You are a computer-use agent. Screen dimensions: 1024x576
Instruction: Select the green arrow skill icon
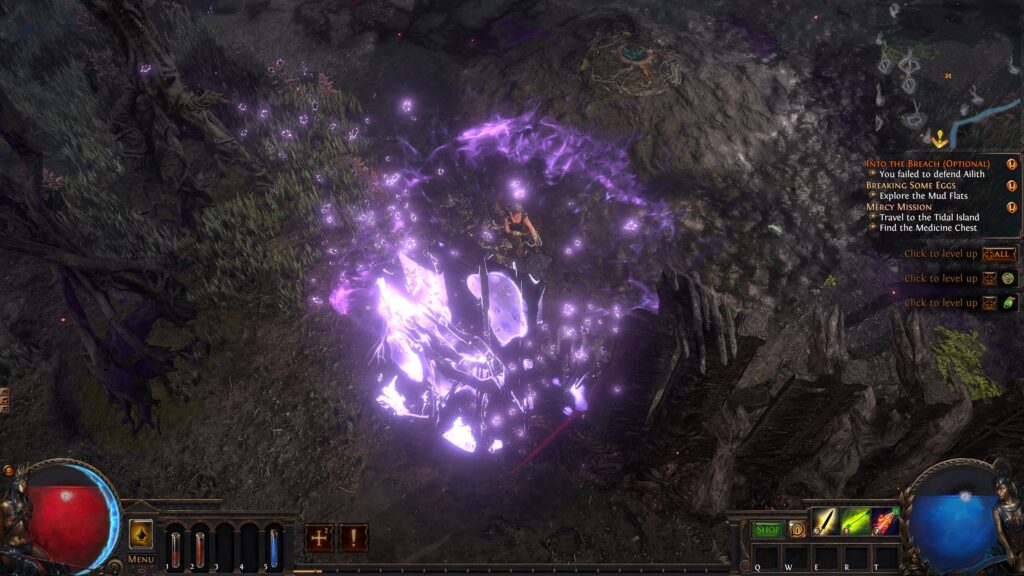pos(856,521)
